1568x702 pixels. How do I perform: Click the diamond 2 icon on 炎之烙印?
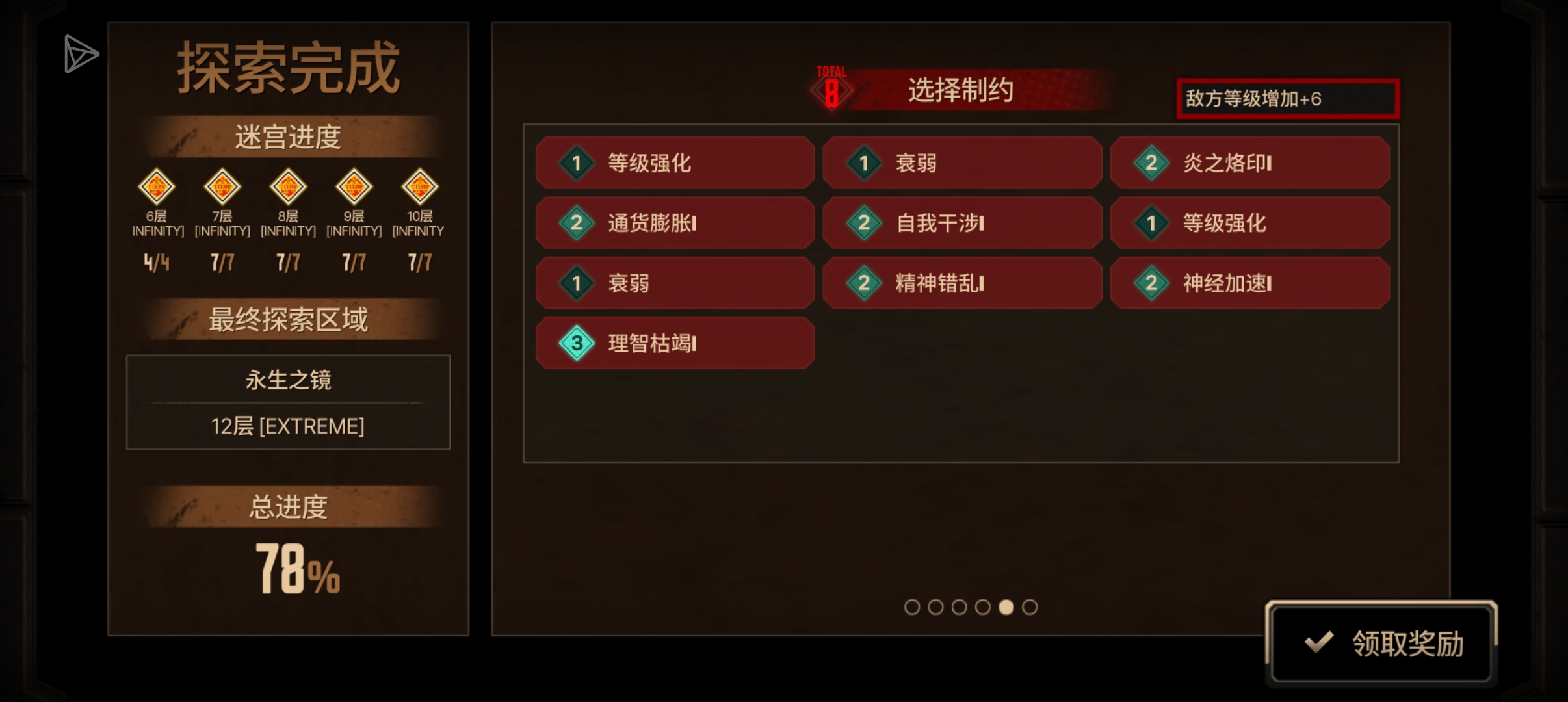click(x=1151, y=163)
